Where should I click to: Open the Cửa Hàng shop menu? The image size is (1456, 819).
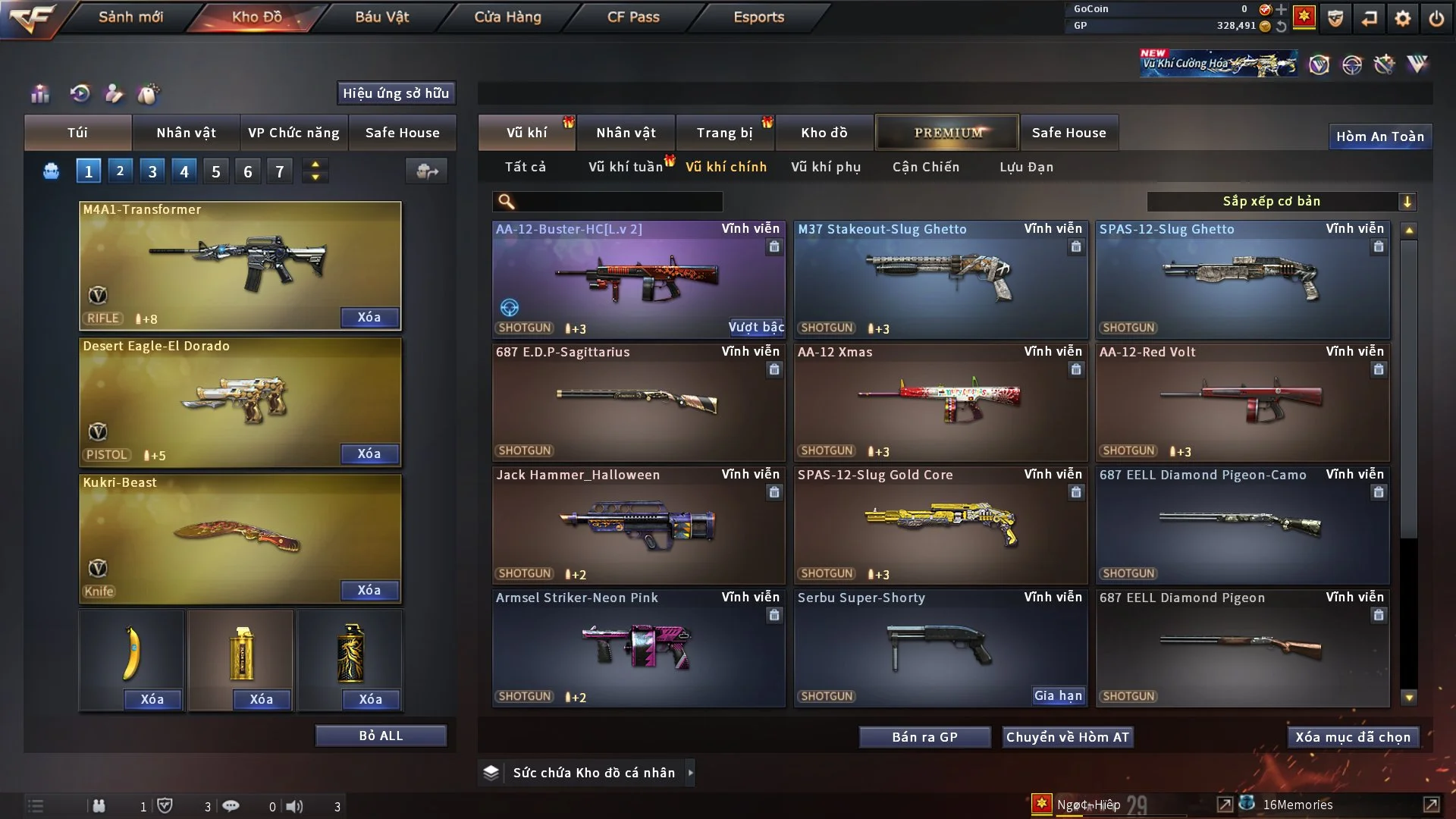coord(507,17)
